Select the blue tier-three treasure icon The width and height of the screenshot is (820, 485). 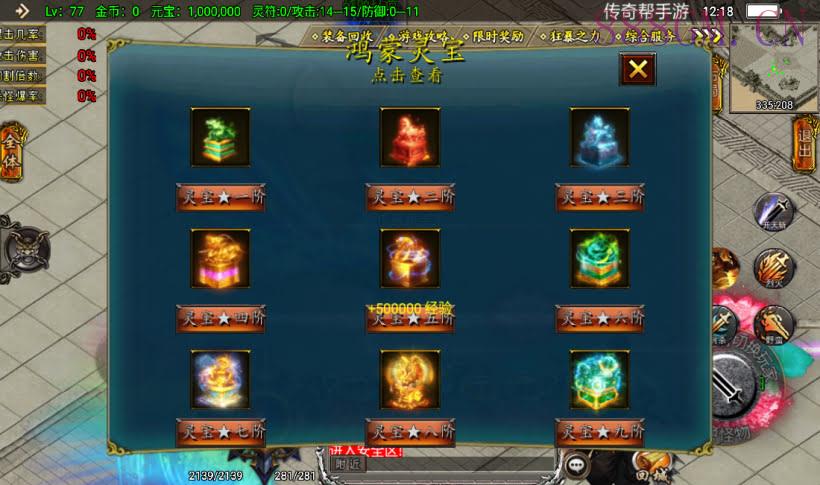(x=600, y=137)
